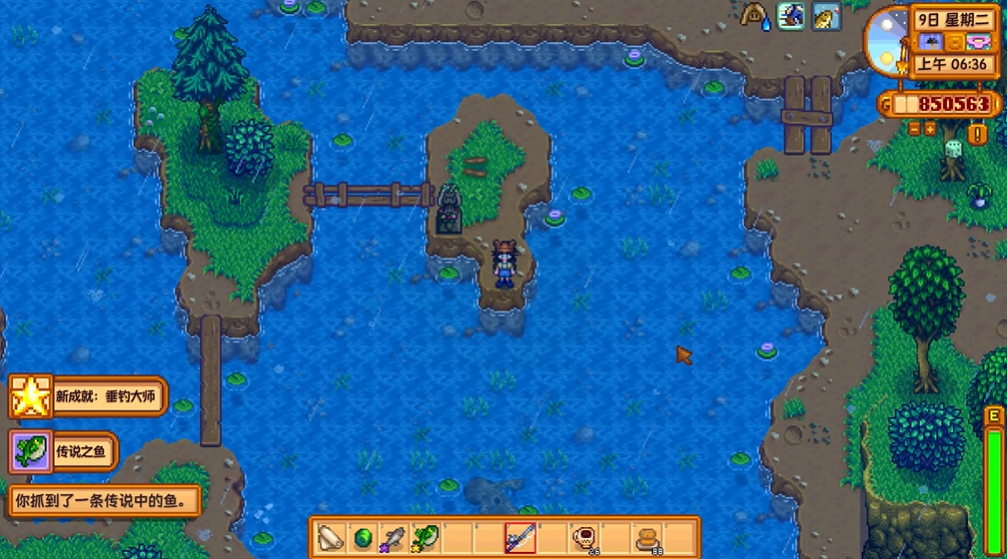Check the speed buff icon
This screenshot has width=1007, height=559.
tap(790, 16)
